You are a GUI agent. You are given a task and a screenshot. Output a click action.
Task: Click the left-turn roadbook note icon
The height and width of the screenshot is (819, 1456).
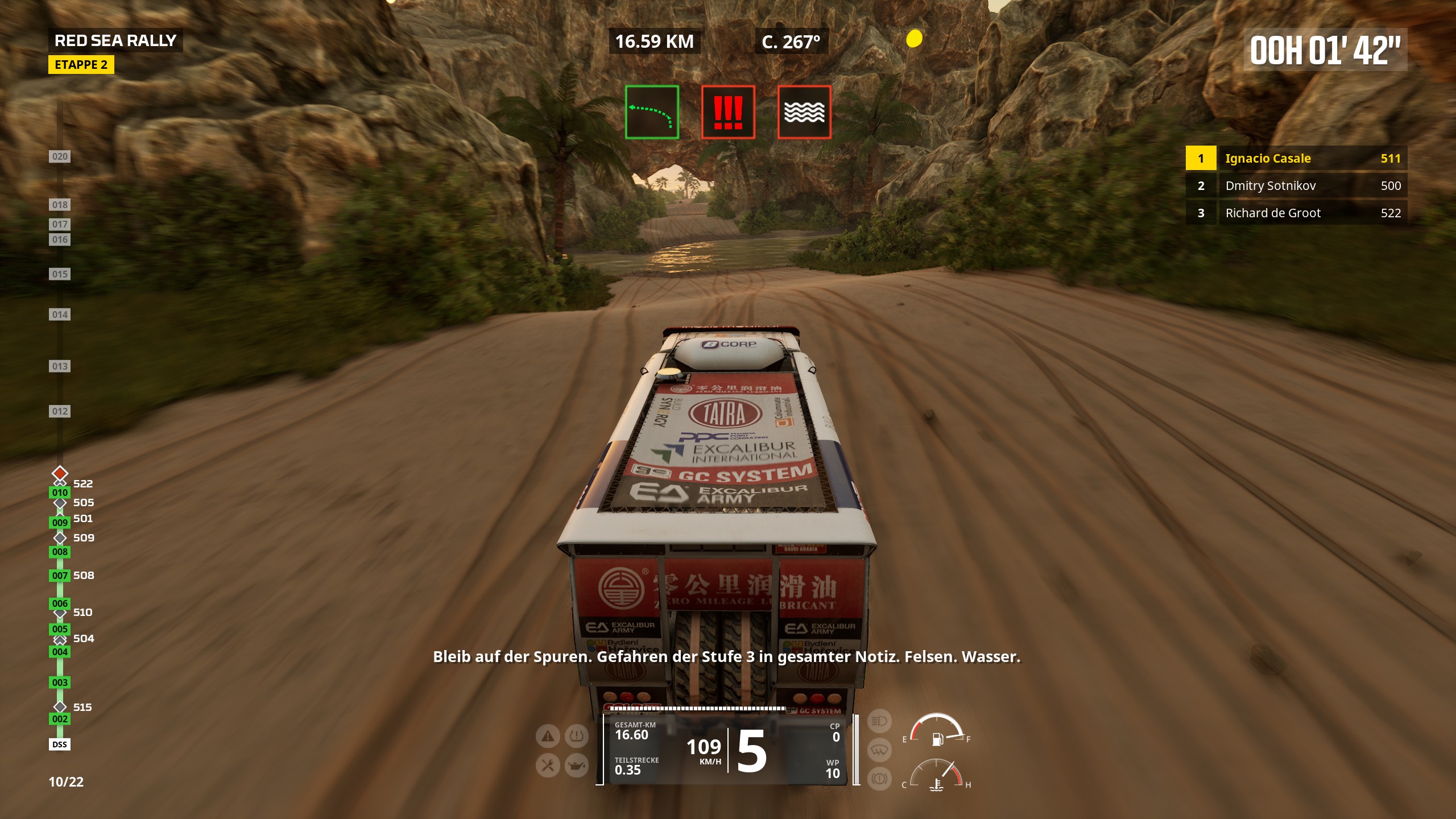[x=652, y=112]
